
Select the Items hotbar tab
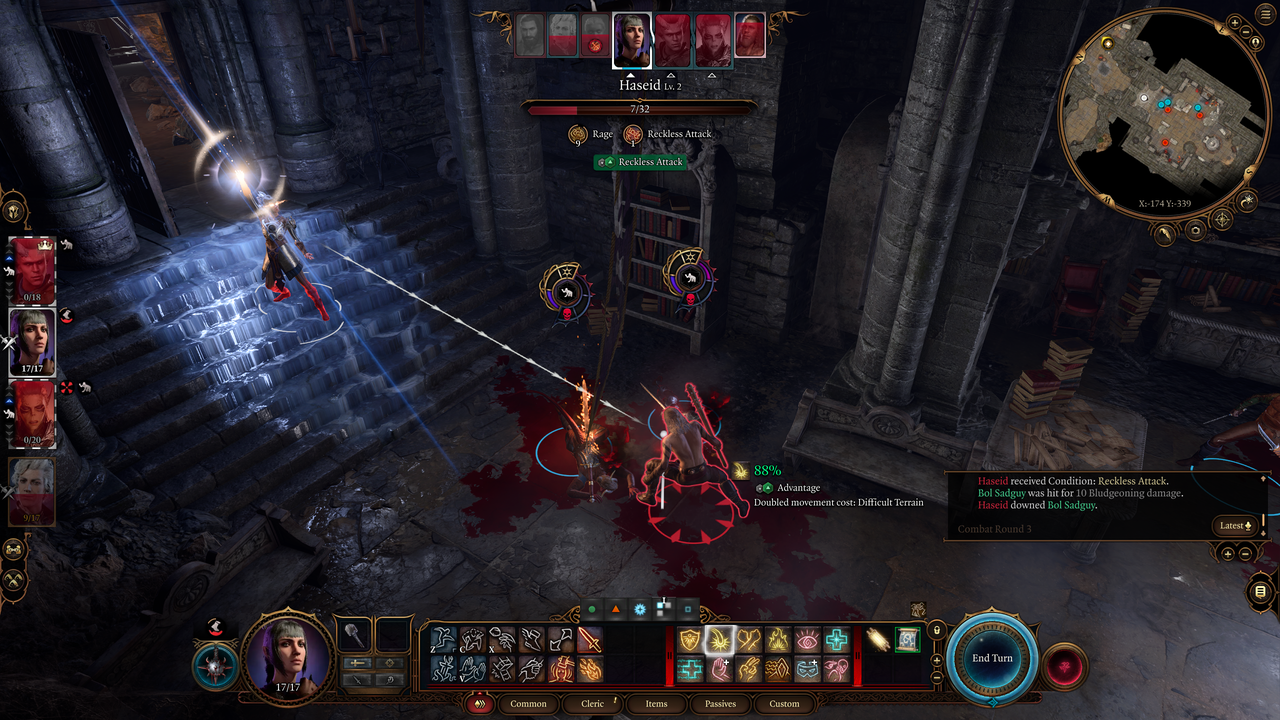point(656,703)
